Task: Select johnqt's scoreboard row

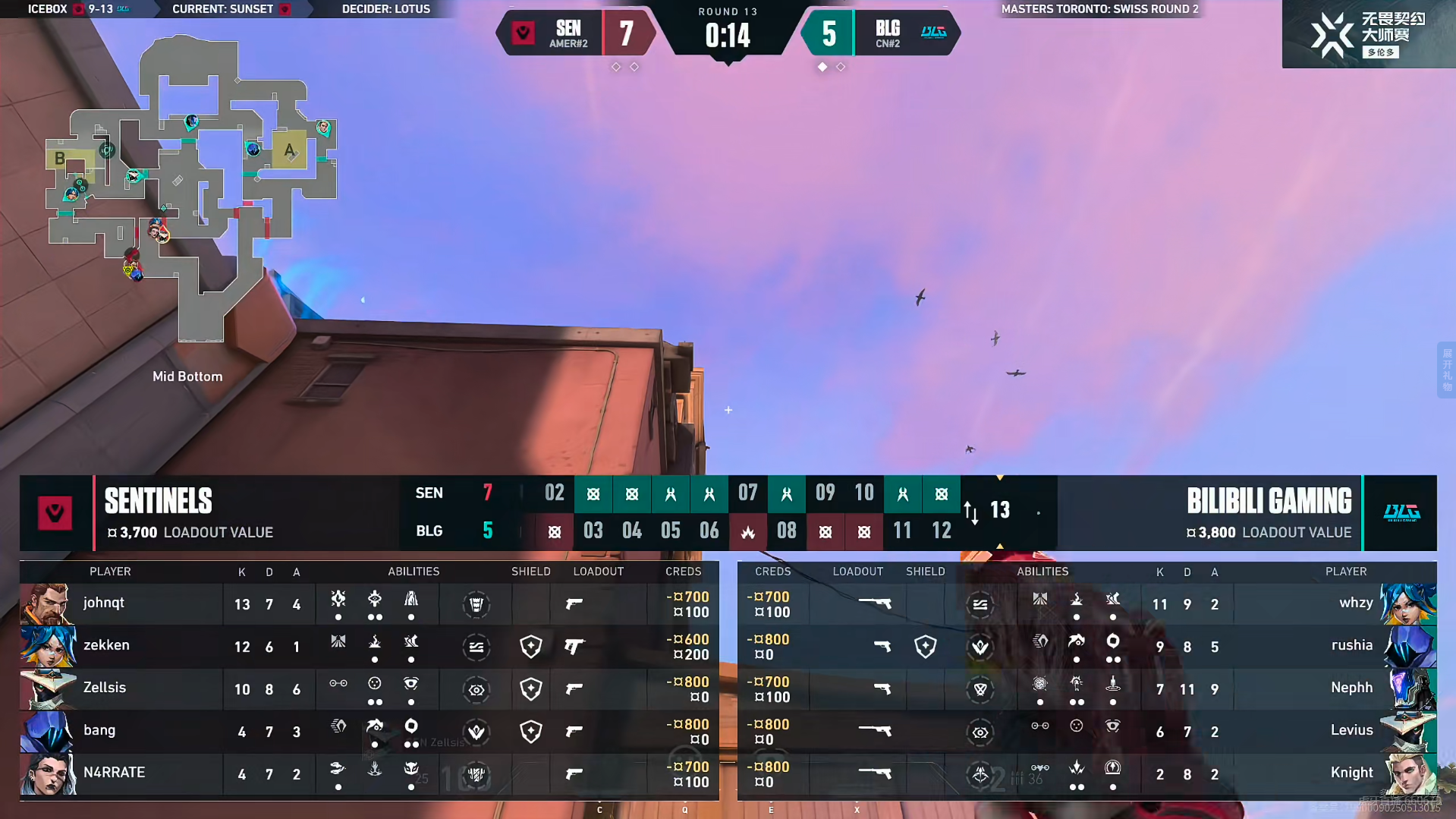Action: pos(104,603)
